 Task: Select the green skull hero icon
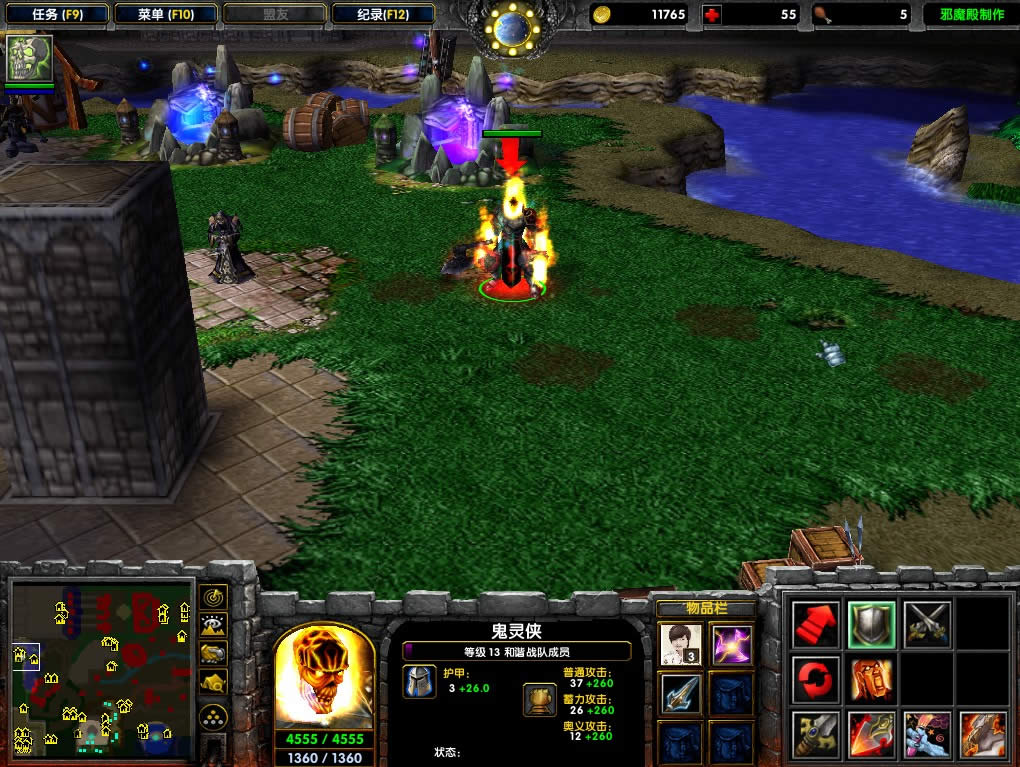pos(30,59)
